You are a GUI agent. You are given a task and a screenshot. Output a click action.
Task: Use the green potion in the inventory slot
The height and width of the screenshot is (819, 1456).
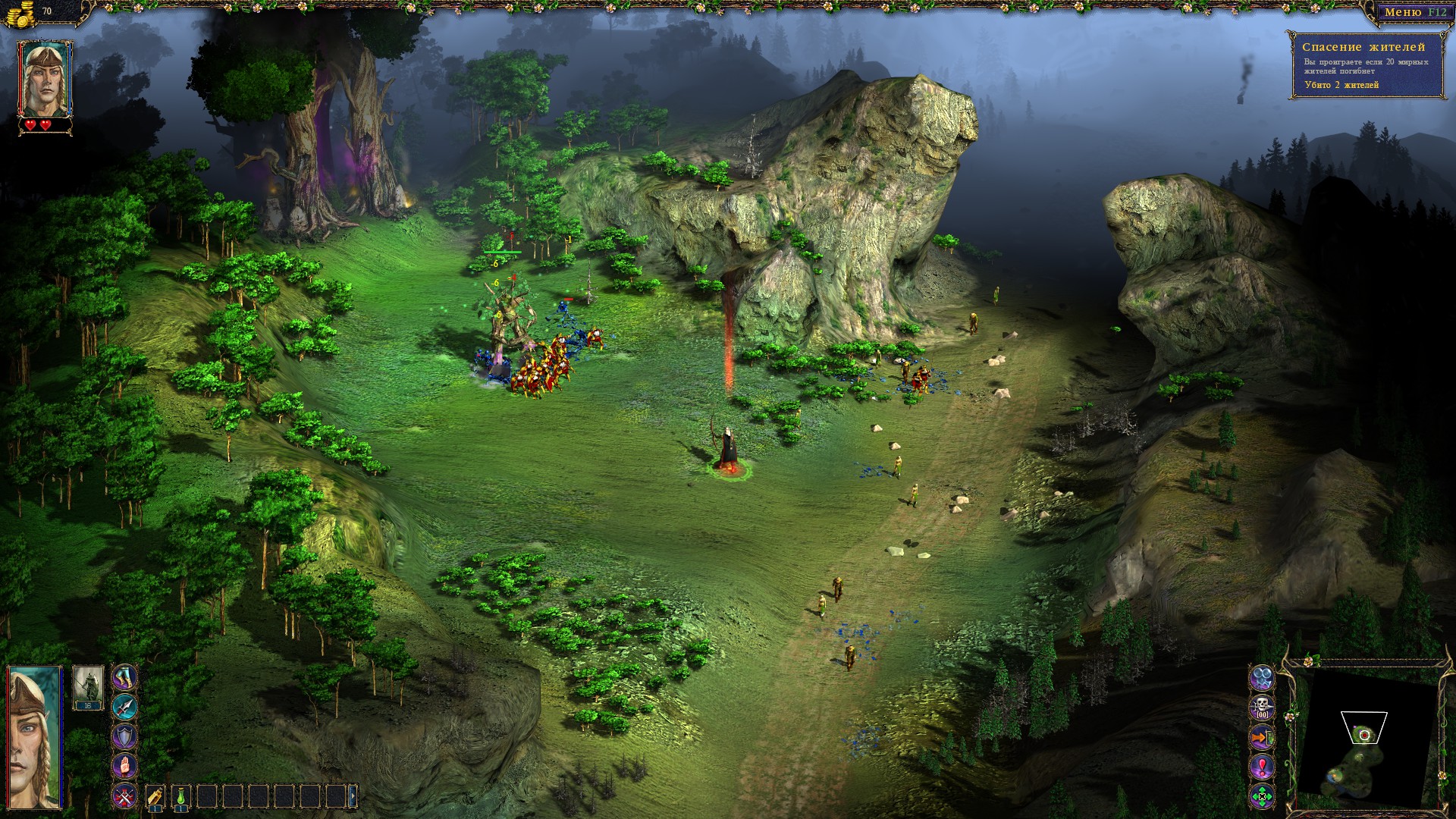[180, 797]
